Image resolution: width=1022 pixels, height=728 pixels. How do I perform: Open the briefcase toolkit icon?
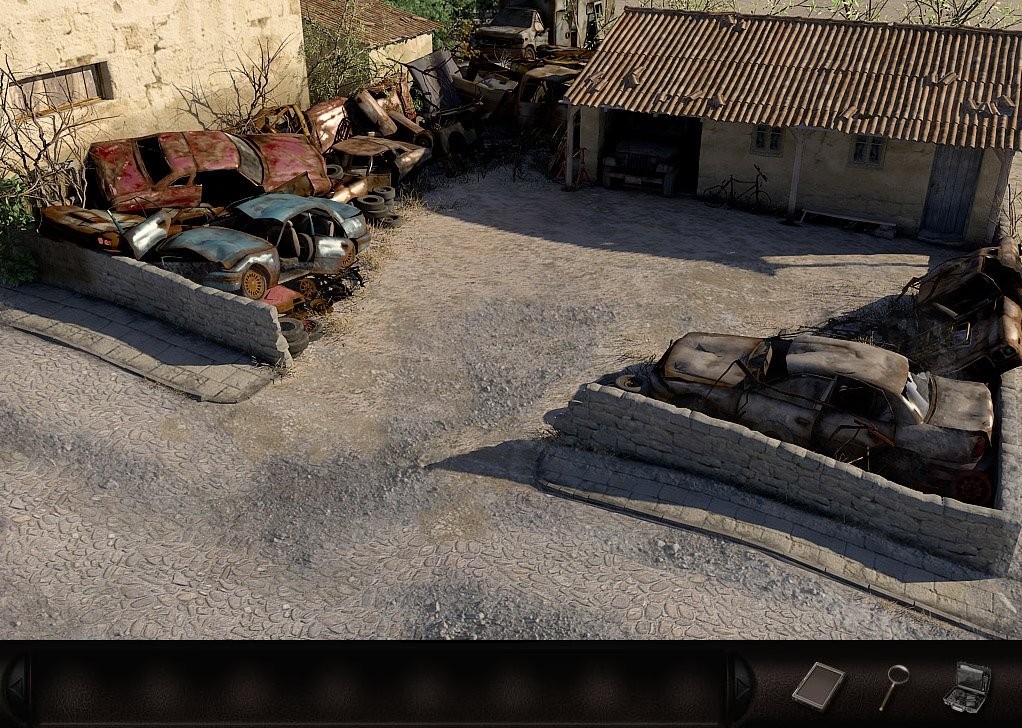click(x=967, y=687)
